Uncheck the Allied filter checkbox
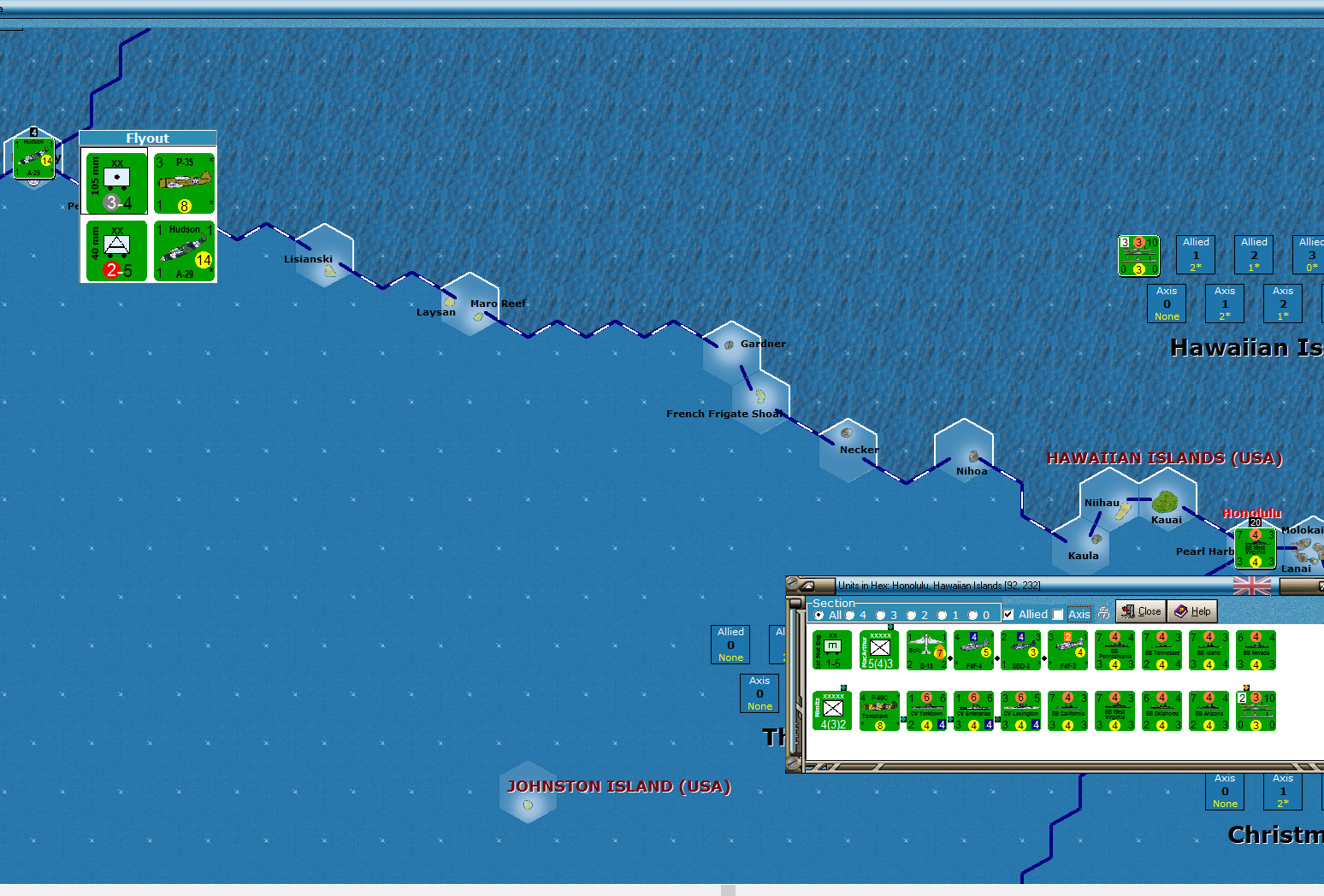The height and width of the screenshot is (896, 1324). pos(1008,614)
